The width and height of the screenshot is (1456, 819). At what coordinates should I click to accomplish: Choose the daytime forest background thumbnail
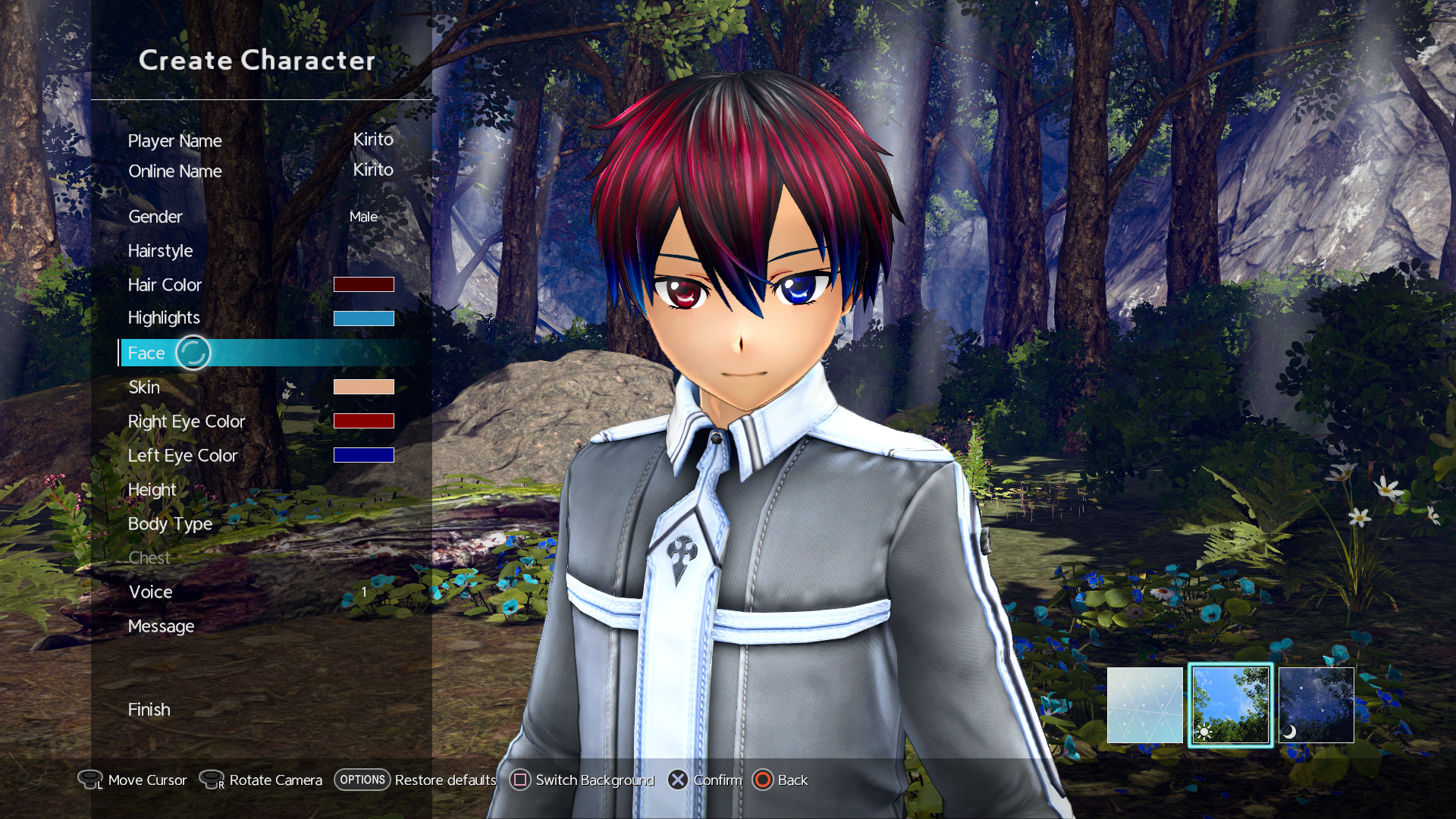(x=1230, y=705)
